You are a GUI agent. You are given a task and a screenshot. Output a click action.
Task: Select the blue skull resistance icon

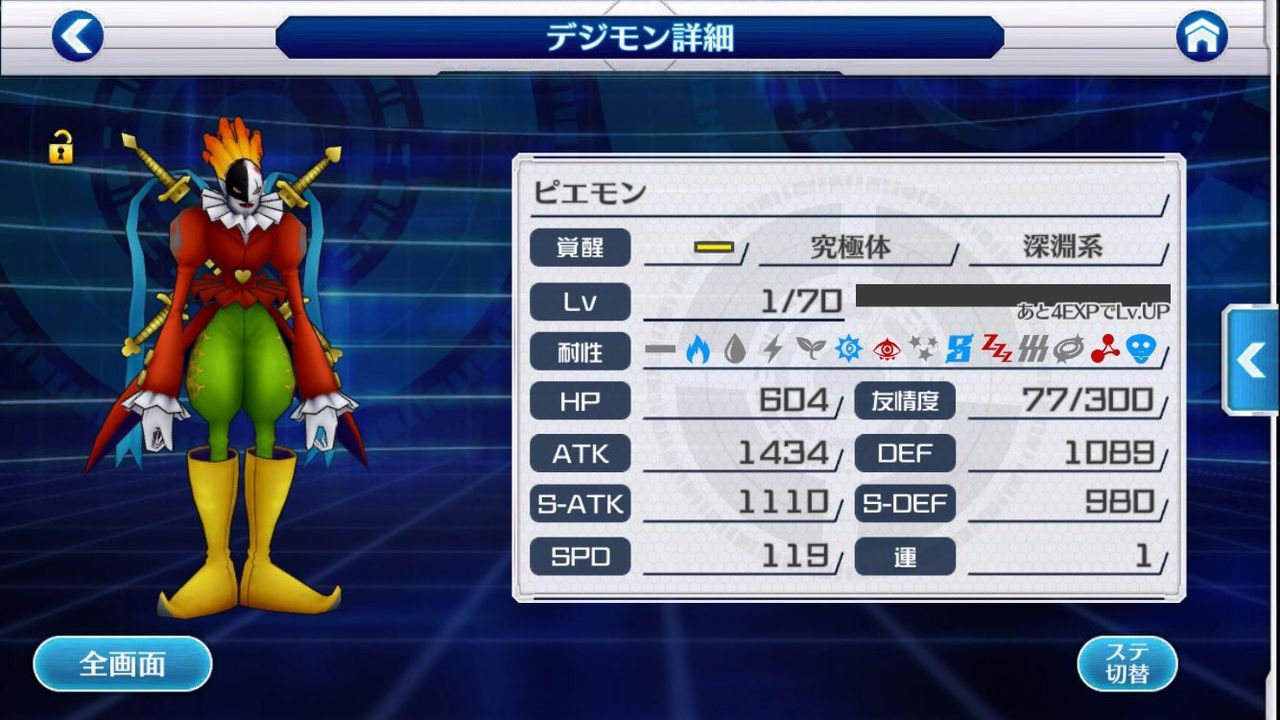(1141, 348)
